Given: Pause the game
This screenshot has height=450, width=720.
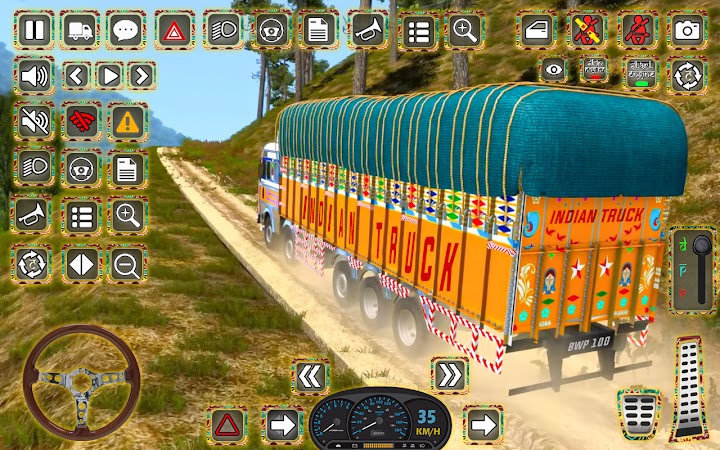Looking at the screenshot, I should click(34, 30).
